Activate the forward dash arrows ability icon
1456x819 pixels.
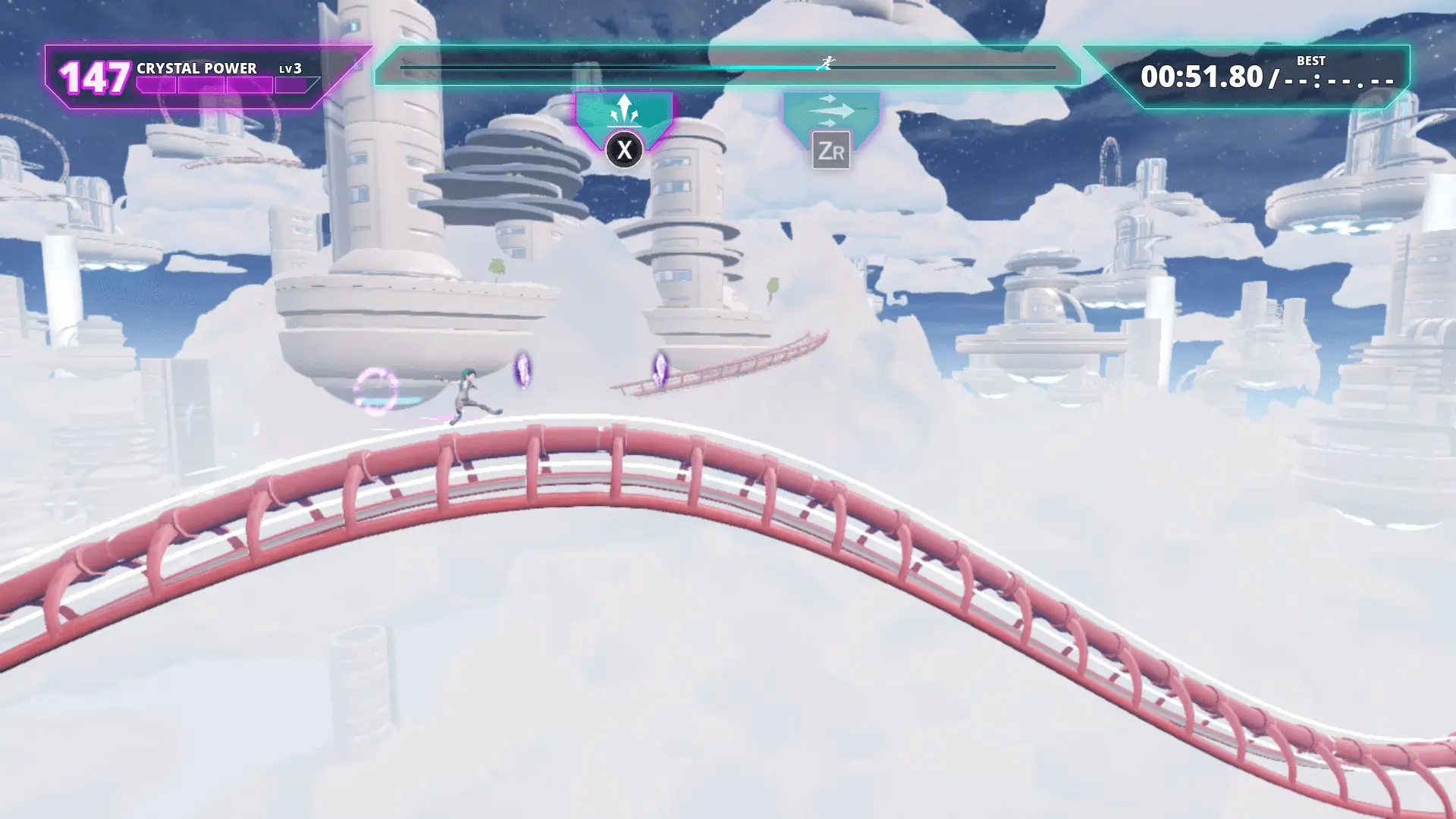[x=830, y=111]
